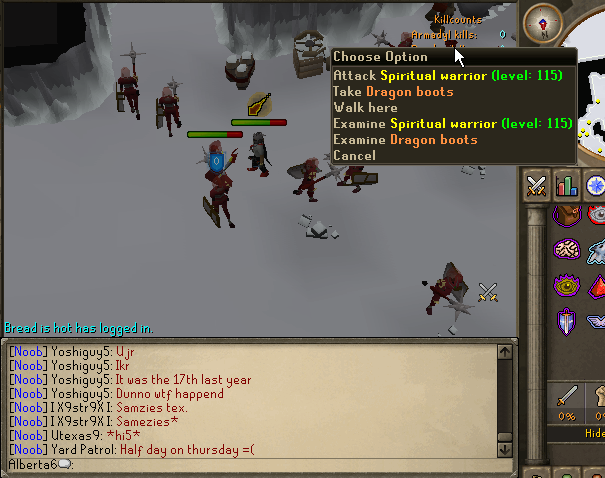Activate the brain prayer icon
This screenshot has width=605, height=478.
pyautogui.click(x=567, y=250)
